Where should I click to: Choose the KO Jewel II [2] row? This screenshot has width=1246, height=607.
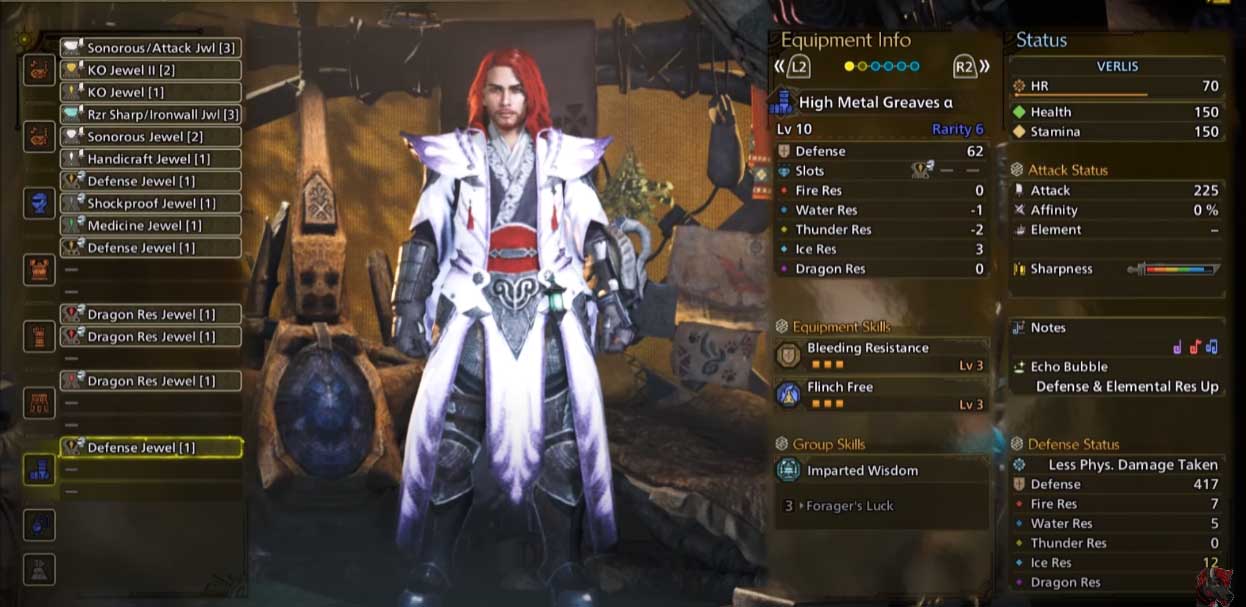(151, 70)
